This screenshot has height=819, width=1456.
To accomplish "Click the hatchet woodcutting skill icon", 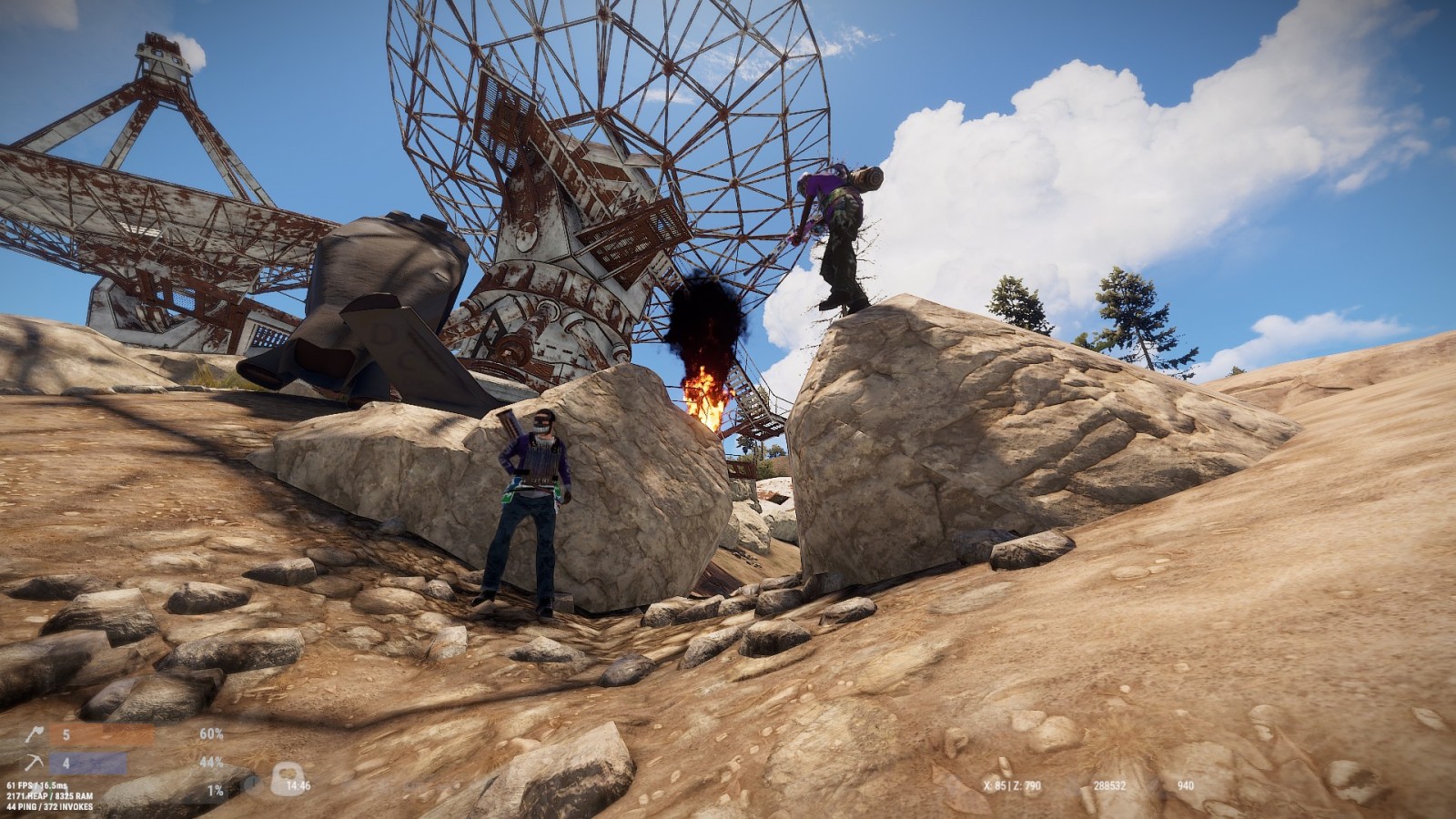I will (34, 735).
